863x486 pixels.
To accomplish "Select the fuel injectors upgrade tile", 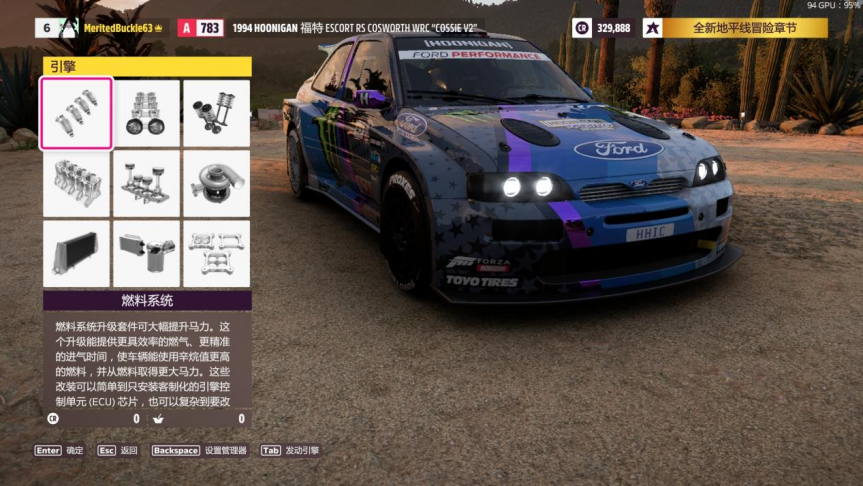I will coord(76,114).
